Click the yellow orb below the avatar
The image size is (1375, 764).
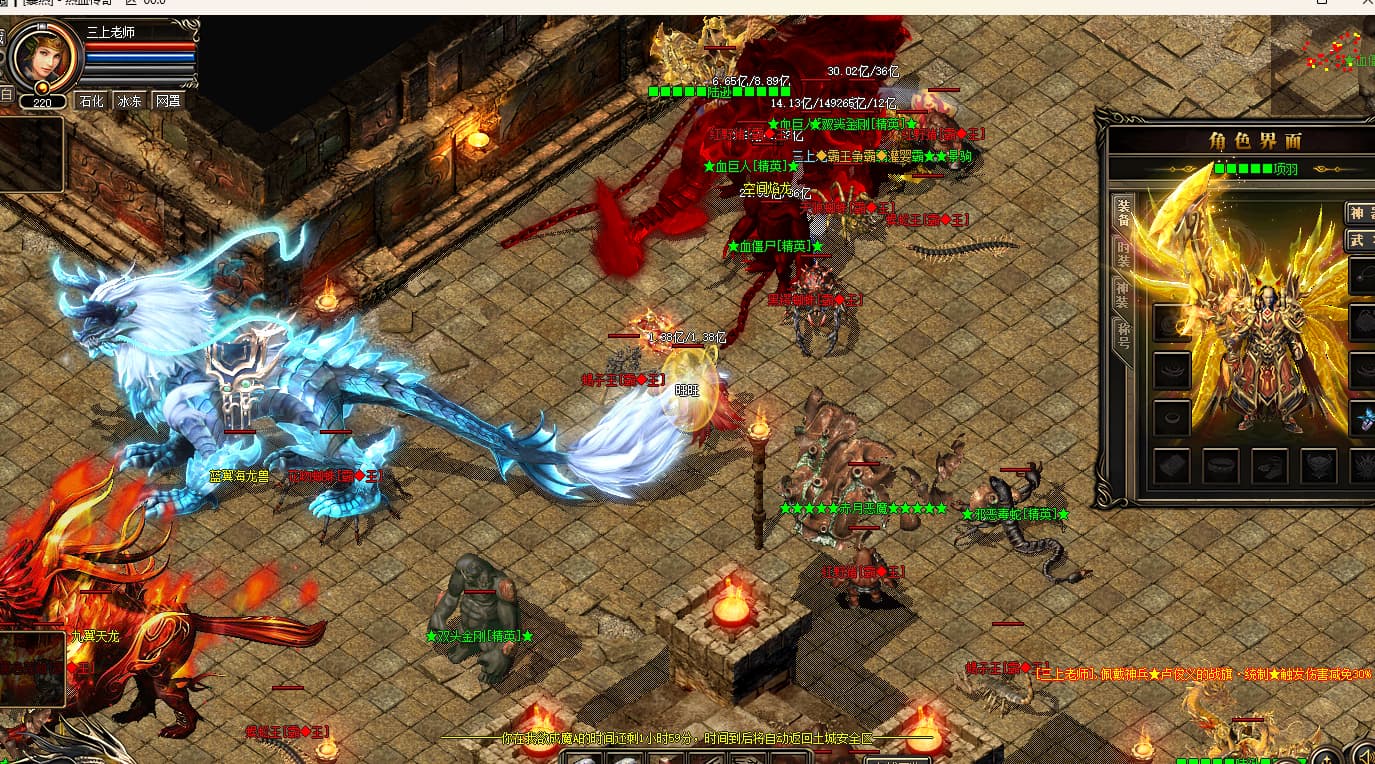(x=43, y=87)
